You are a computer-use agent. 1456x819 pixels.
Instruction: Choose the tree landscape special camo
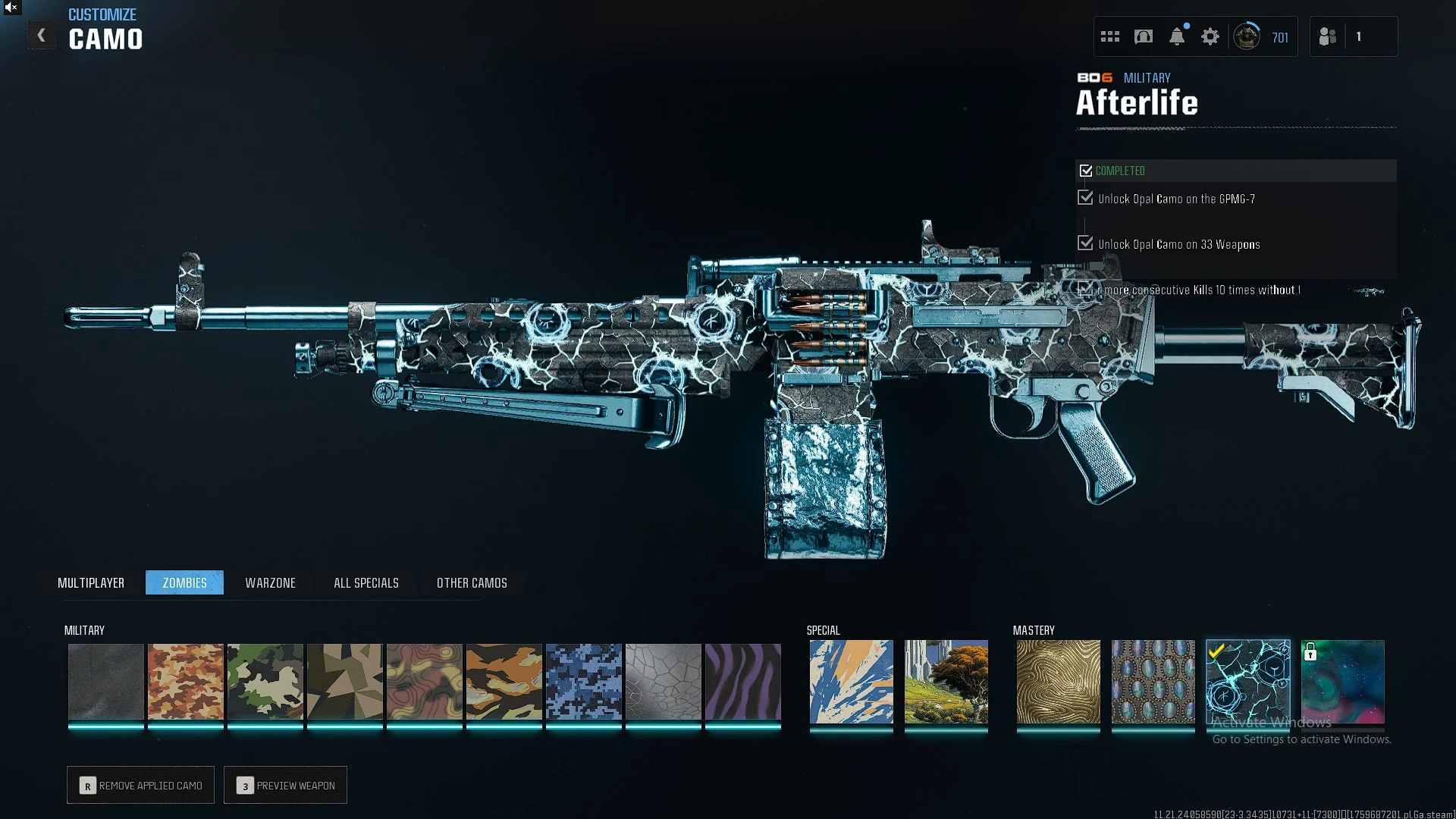pos(946,682)
